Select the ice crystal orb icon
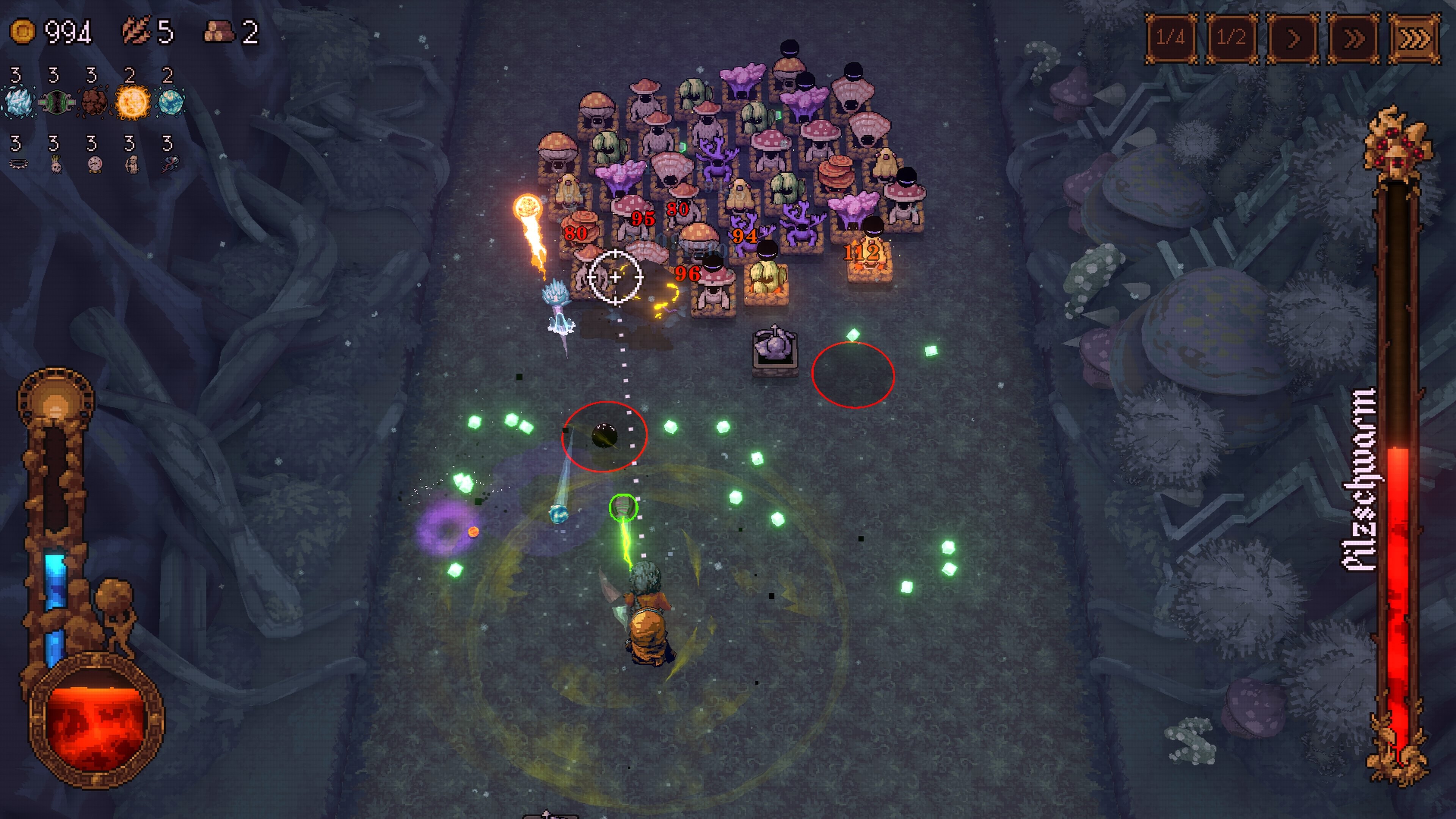This screenshot has height=819, width=1456. 19,102
